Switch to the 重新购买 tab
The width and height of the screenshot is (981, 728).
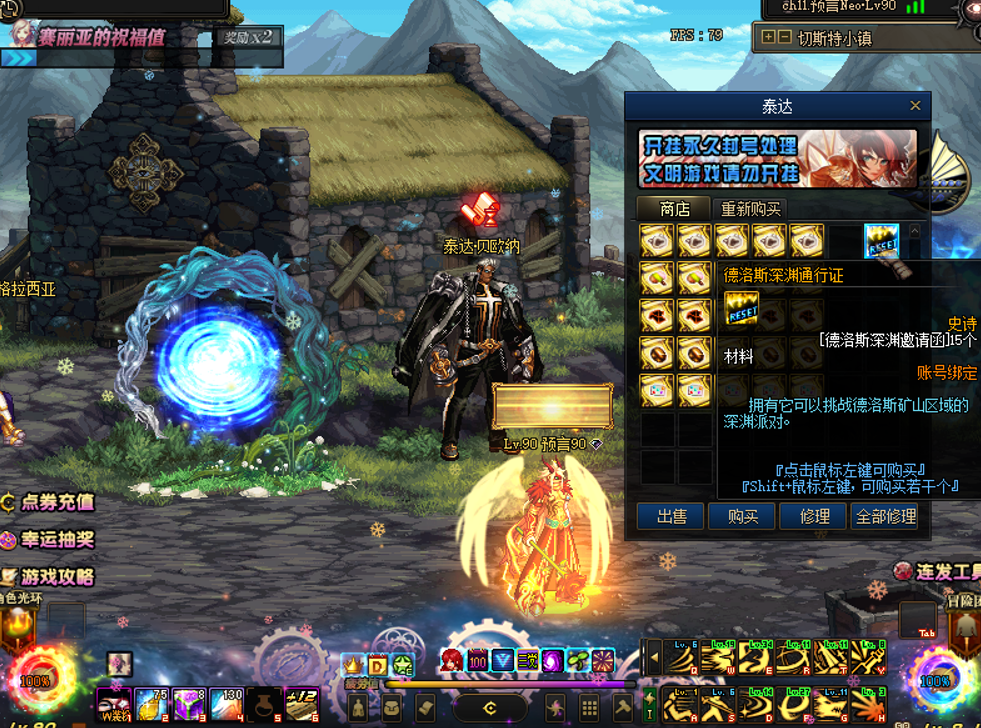752,209
